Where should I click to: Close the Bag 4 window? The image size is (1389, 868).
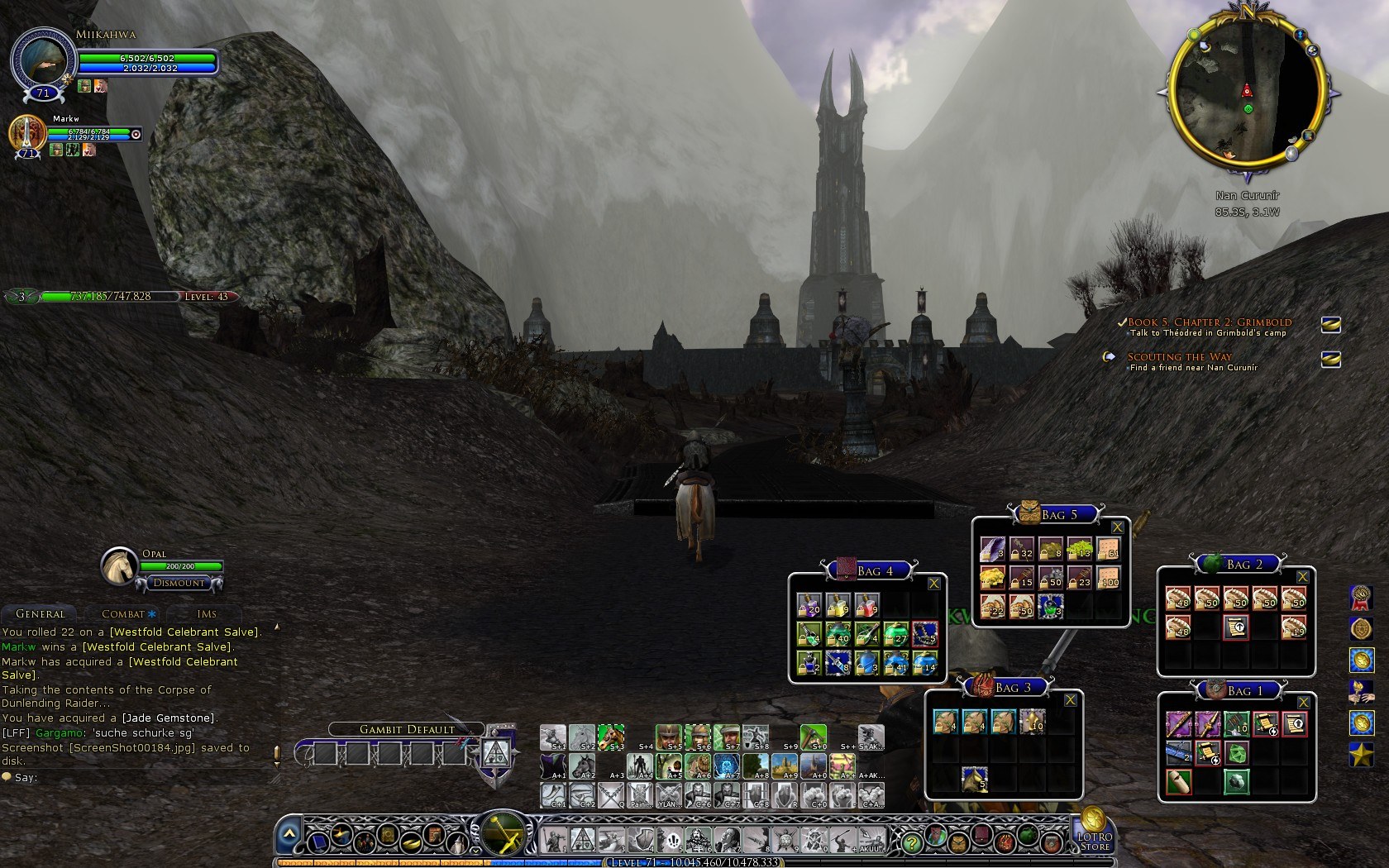pyautogui.click(x=933, y=583)
